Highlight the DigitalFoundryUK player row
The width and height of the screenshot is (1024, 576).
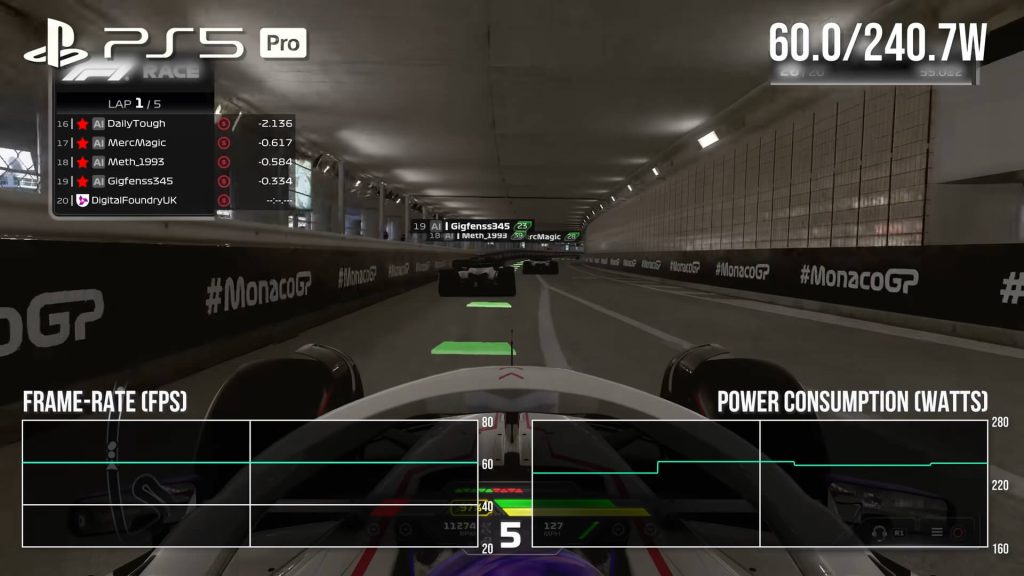pos(136,201)
